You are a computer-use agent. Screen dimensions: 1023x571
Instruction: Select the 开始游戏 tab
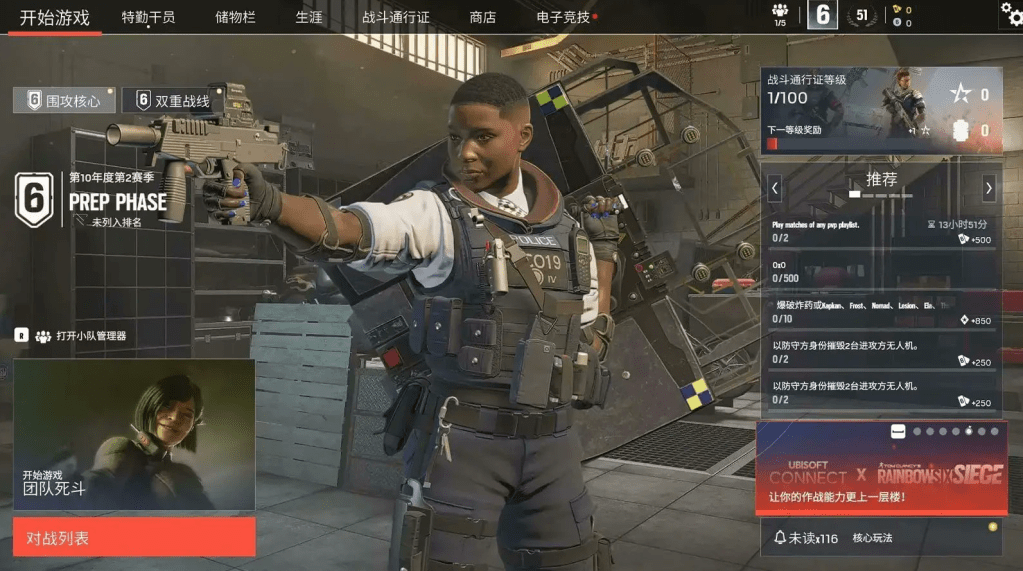(x=55, y=17)
